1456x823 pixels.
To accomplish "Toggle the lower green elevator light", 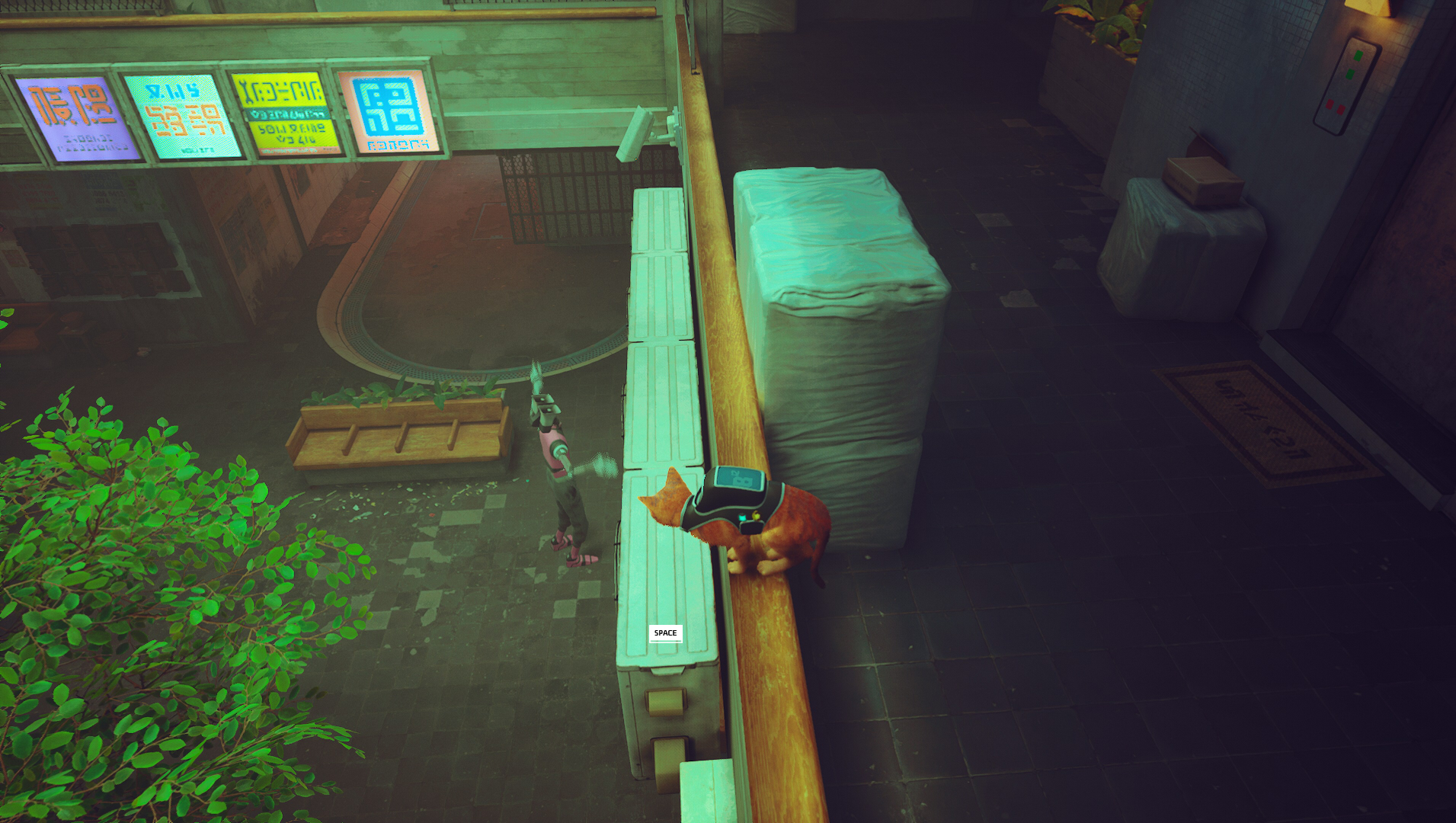I will (1350, 74).
